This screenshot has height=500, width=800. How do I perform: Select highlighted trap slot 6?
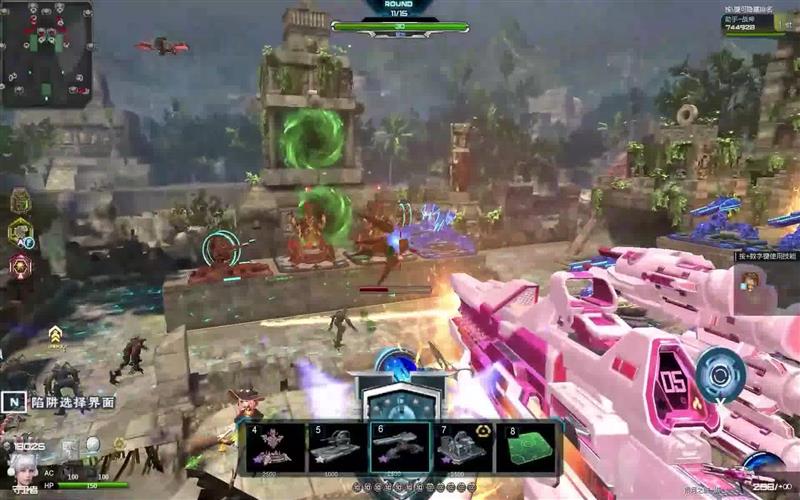[x=399, y=447]
